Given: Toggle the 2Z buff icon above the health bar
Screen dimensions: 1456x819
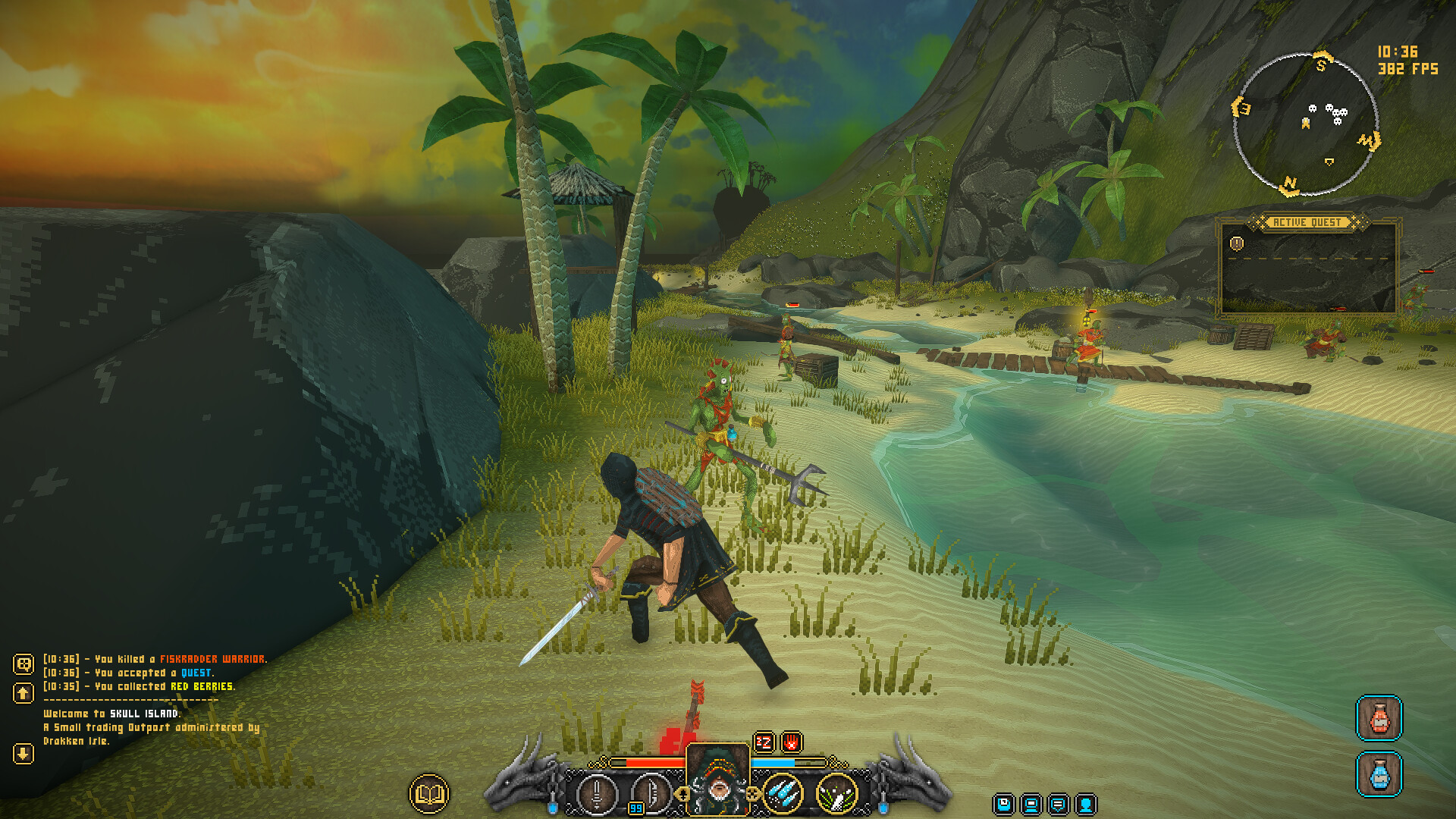Looking at the screenshot, I should (764, 742).
